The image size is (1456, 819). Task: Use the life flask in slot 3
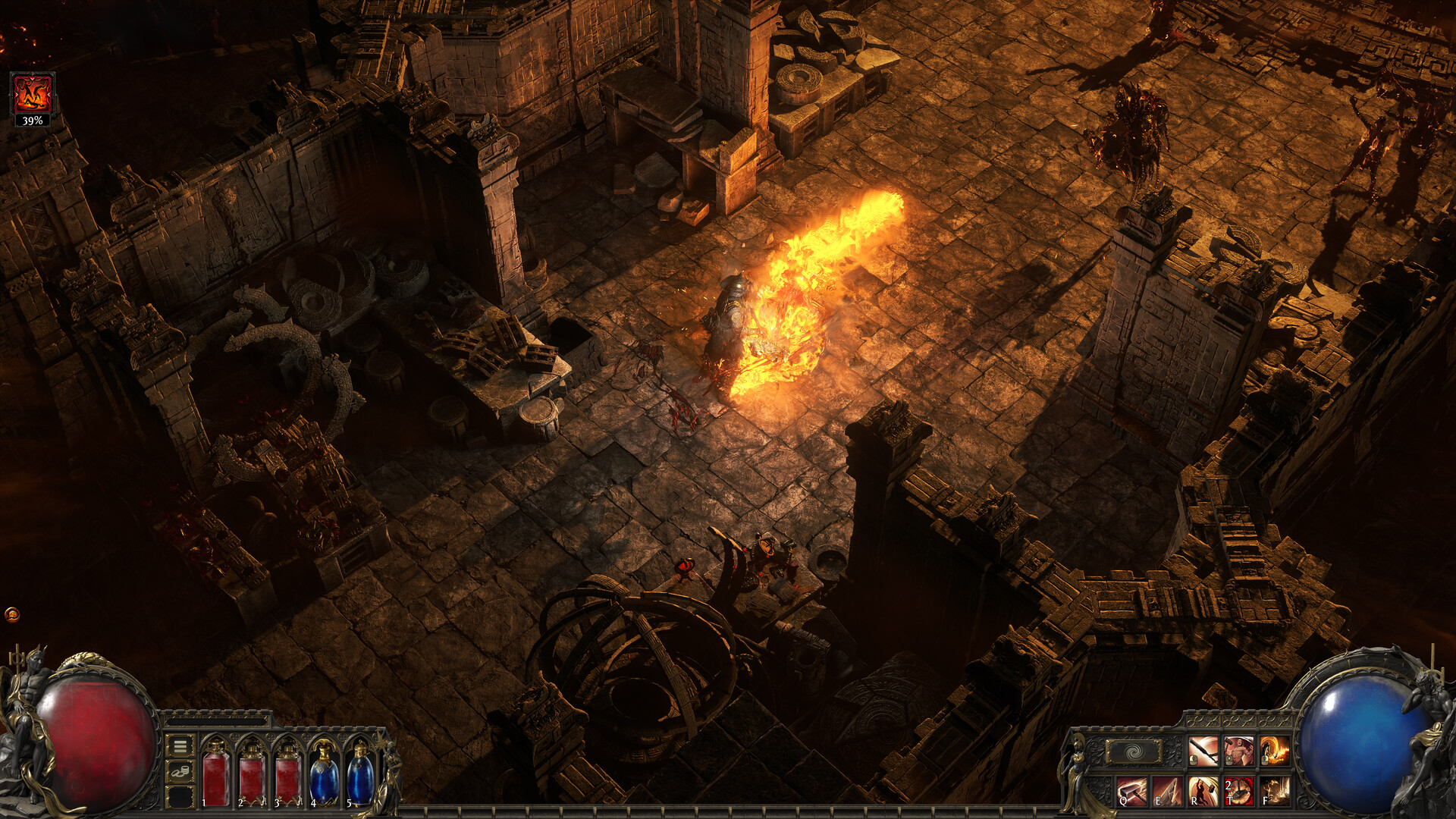click(x=287, y=779)
